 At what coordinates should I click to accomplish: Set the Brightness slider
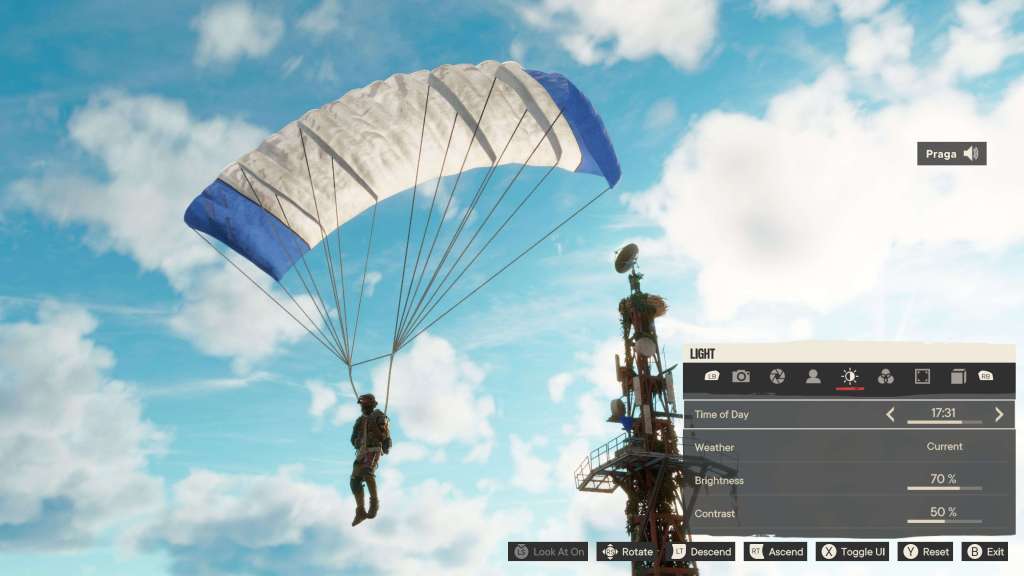tap(944, 488)
